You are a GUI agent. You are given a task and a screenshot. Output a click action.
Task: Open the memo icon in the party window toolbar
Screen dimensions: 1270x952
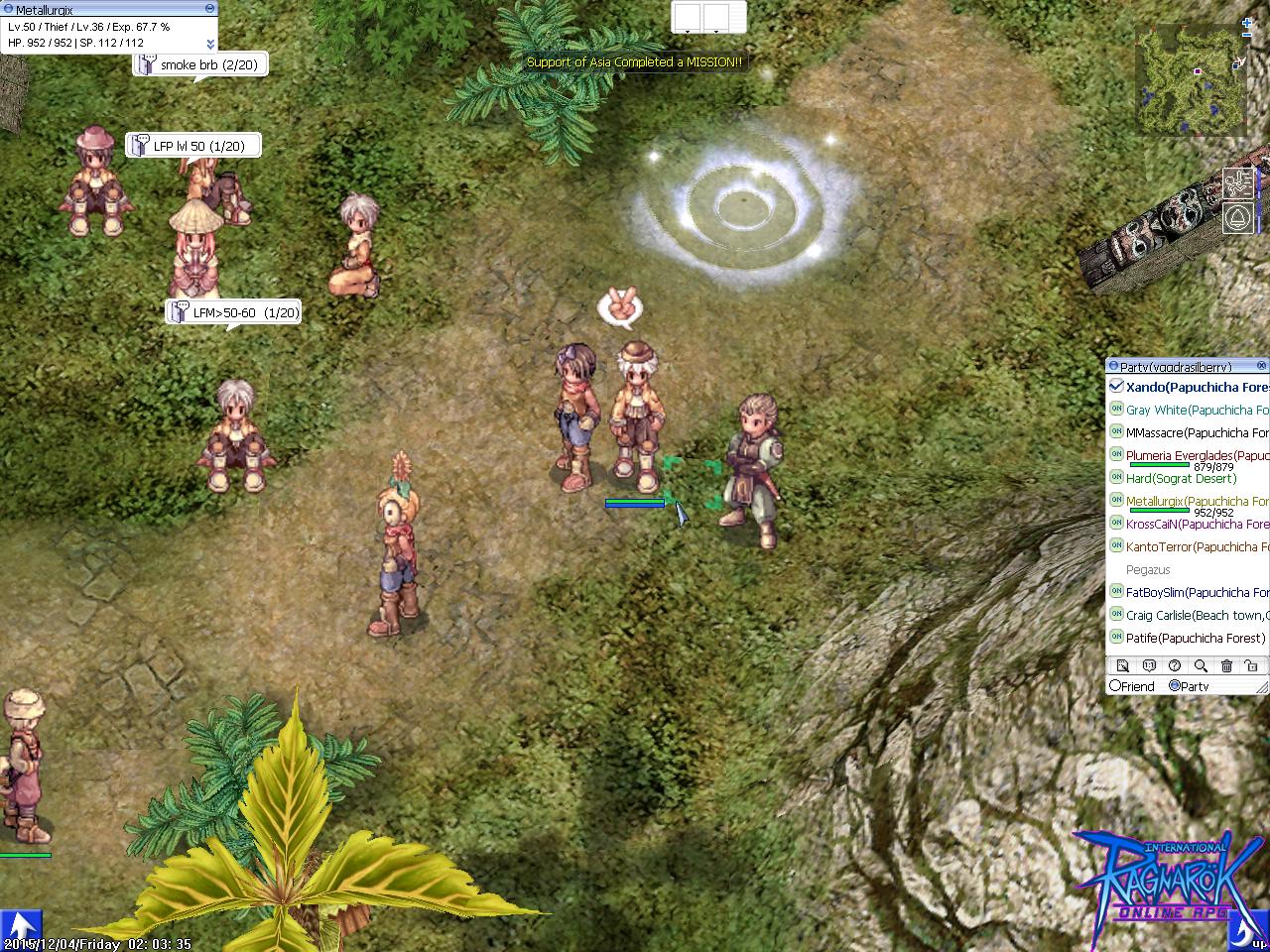point(1123,665)
